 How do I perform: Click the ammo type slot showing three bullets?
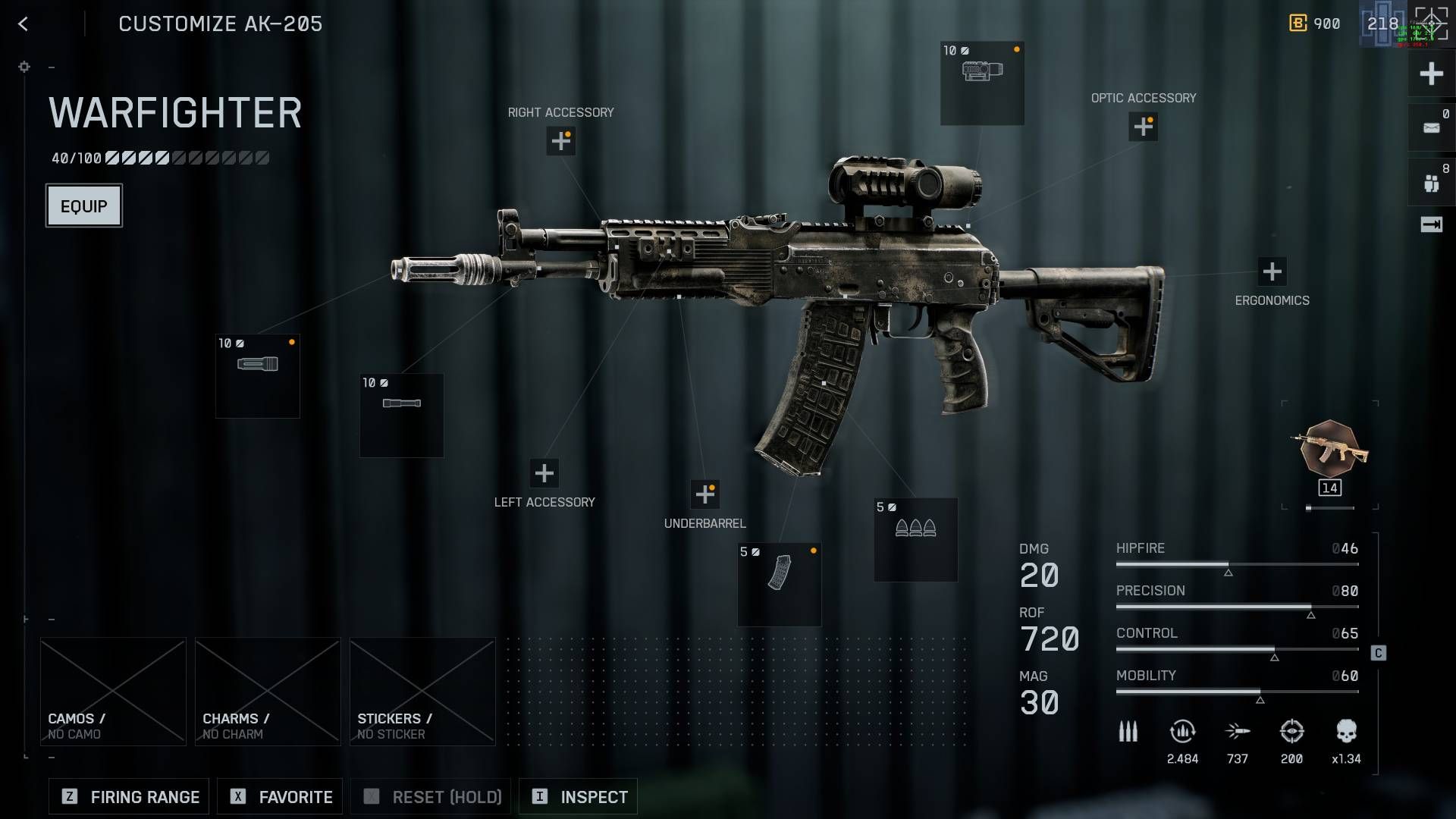[915, 538]
